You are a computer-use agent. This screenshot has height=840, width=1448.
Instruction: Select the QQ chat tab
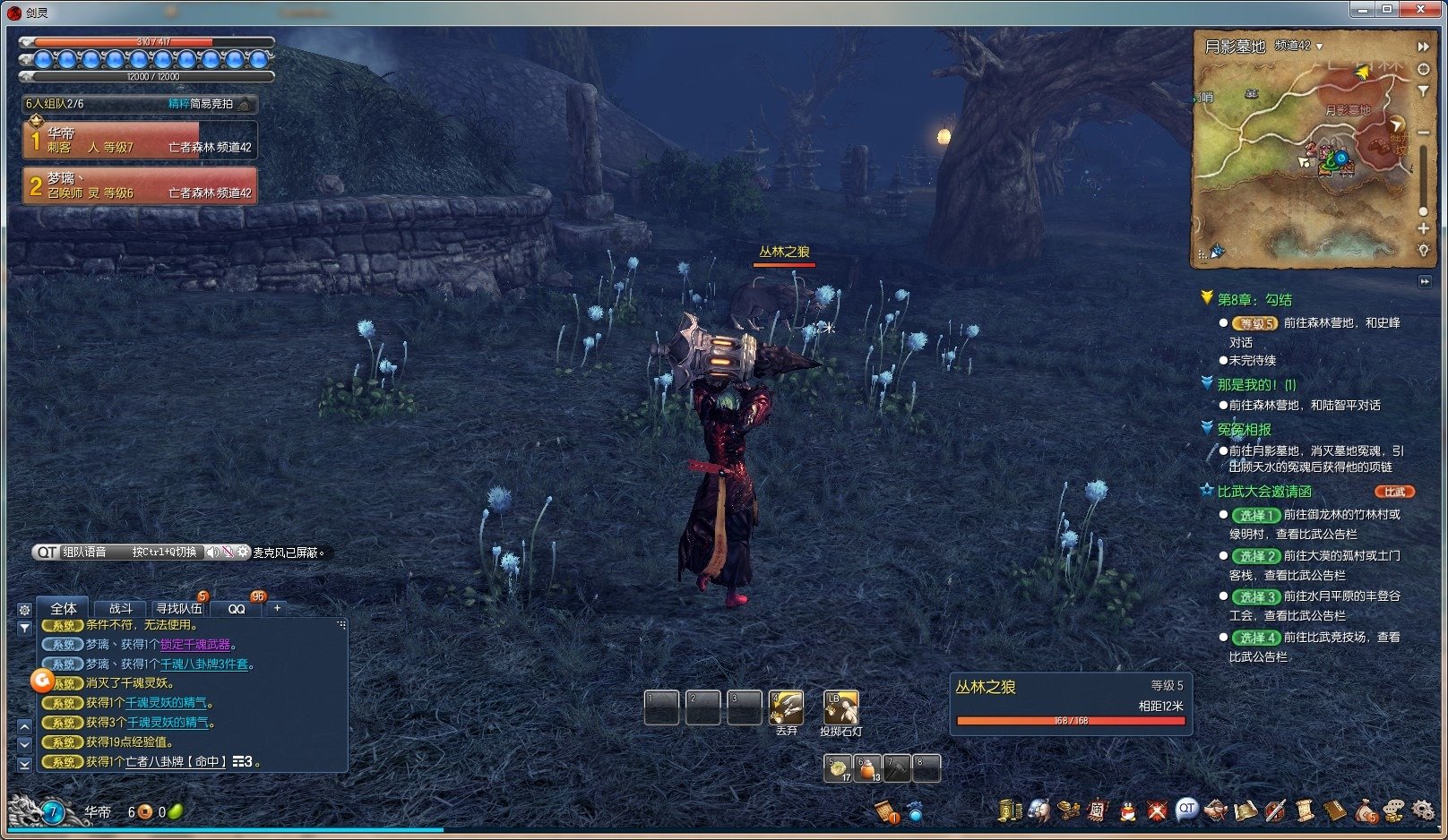[237, 608]
